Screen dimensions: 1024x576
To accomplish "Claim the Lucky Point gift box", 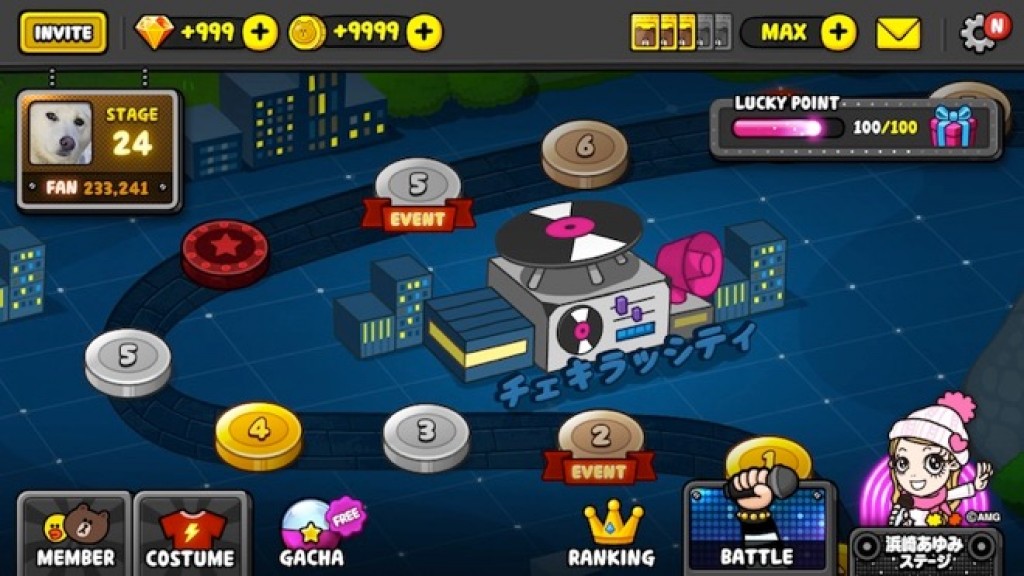I will (x=952, y=128).
